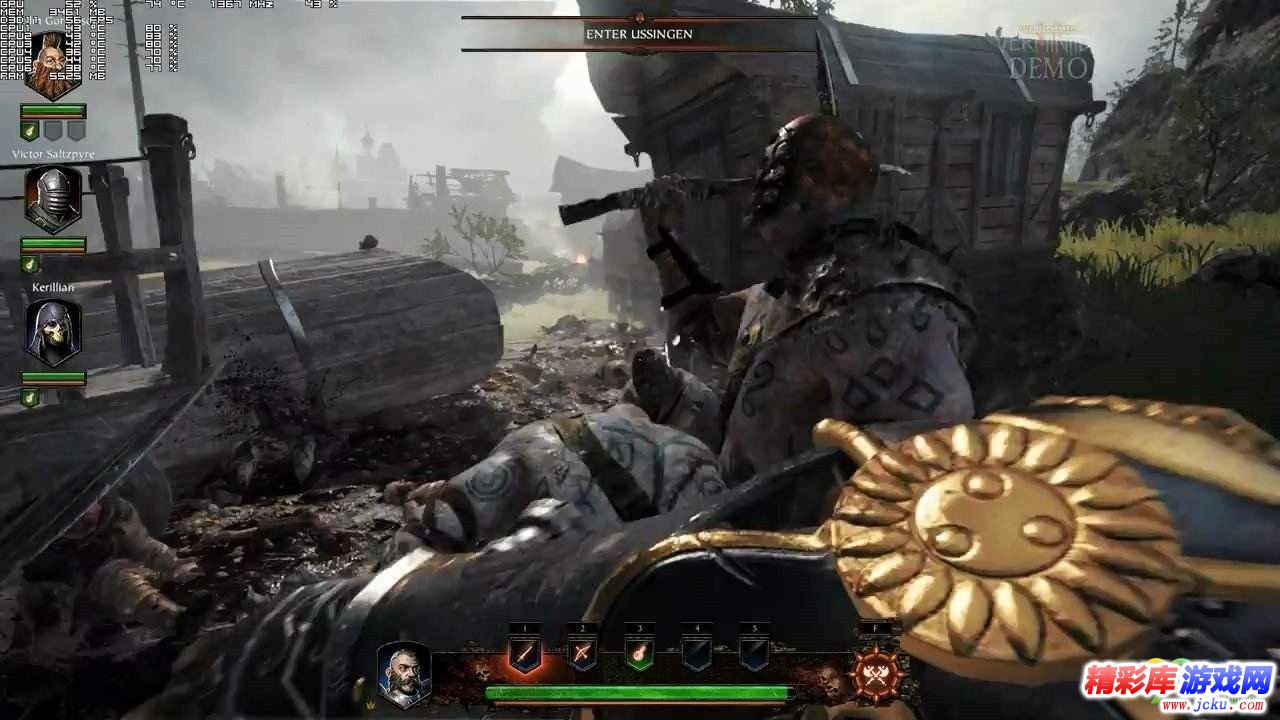Select the melee sword weapon slot
1280x720 pixels.
[x=524, y=655]
